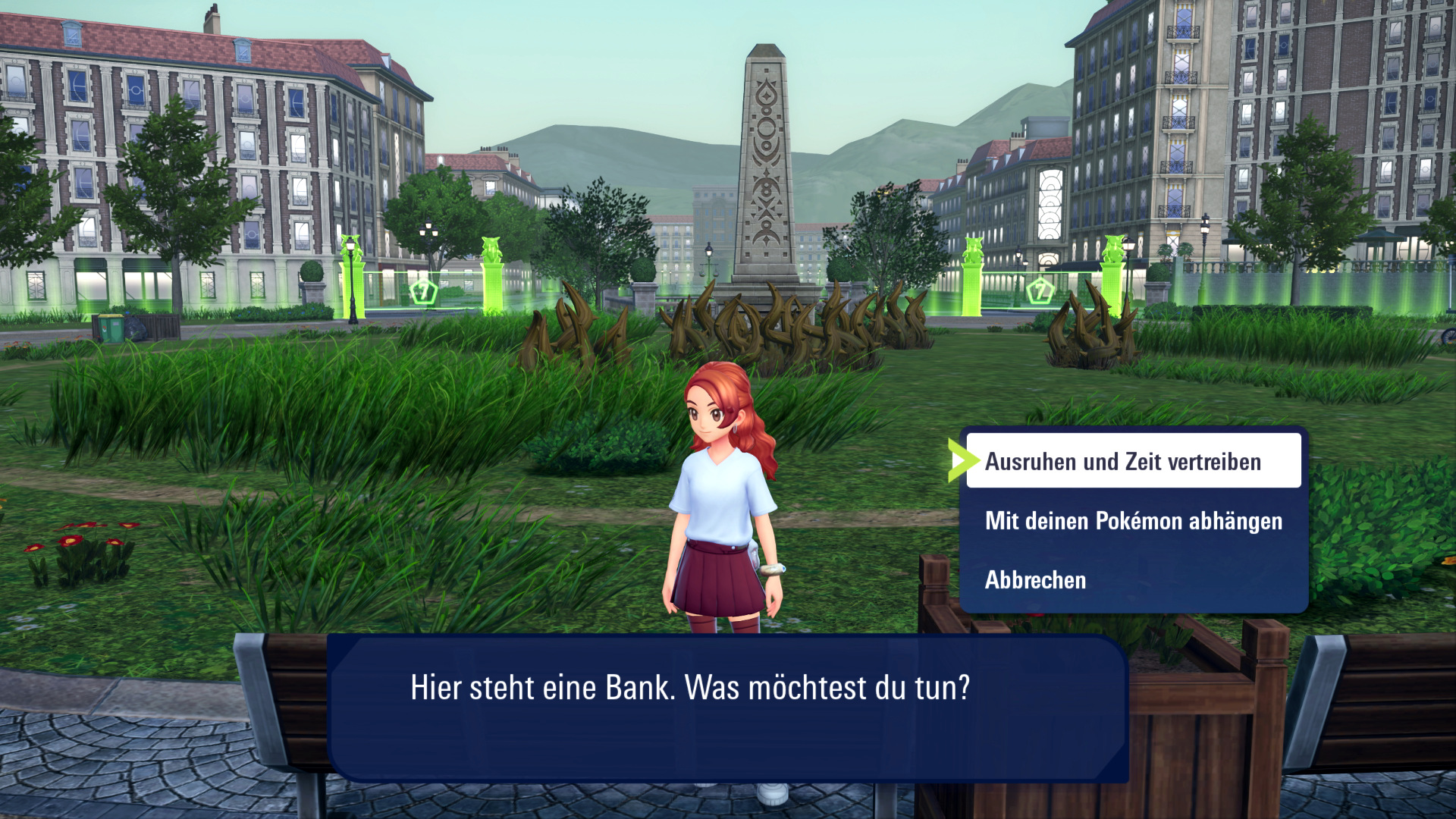Viewport: 1456px width, 819px height.
Task: Choose "Abbrechen" to cancel
Action: coord(1035,580)
